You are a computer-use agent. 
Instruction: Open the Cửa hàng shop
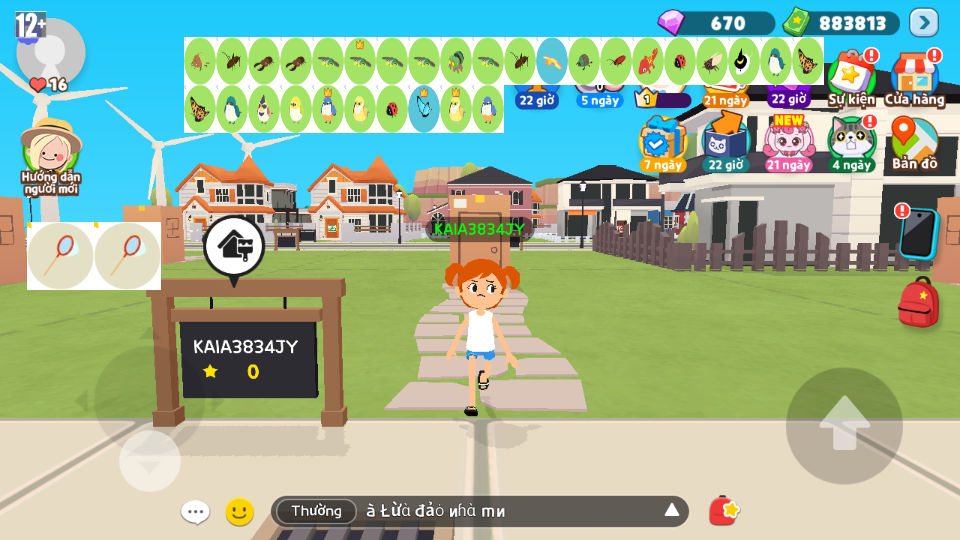click(914, 76)
